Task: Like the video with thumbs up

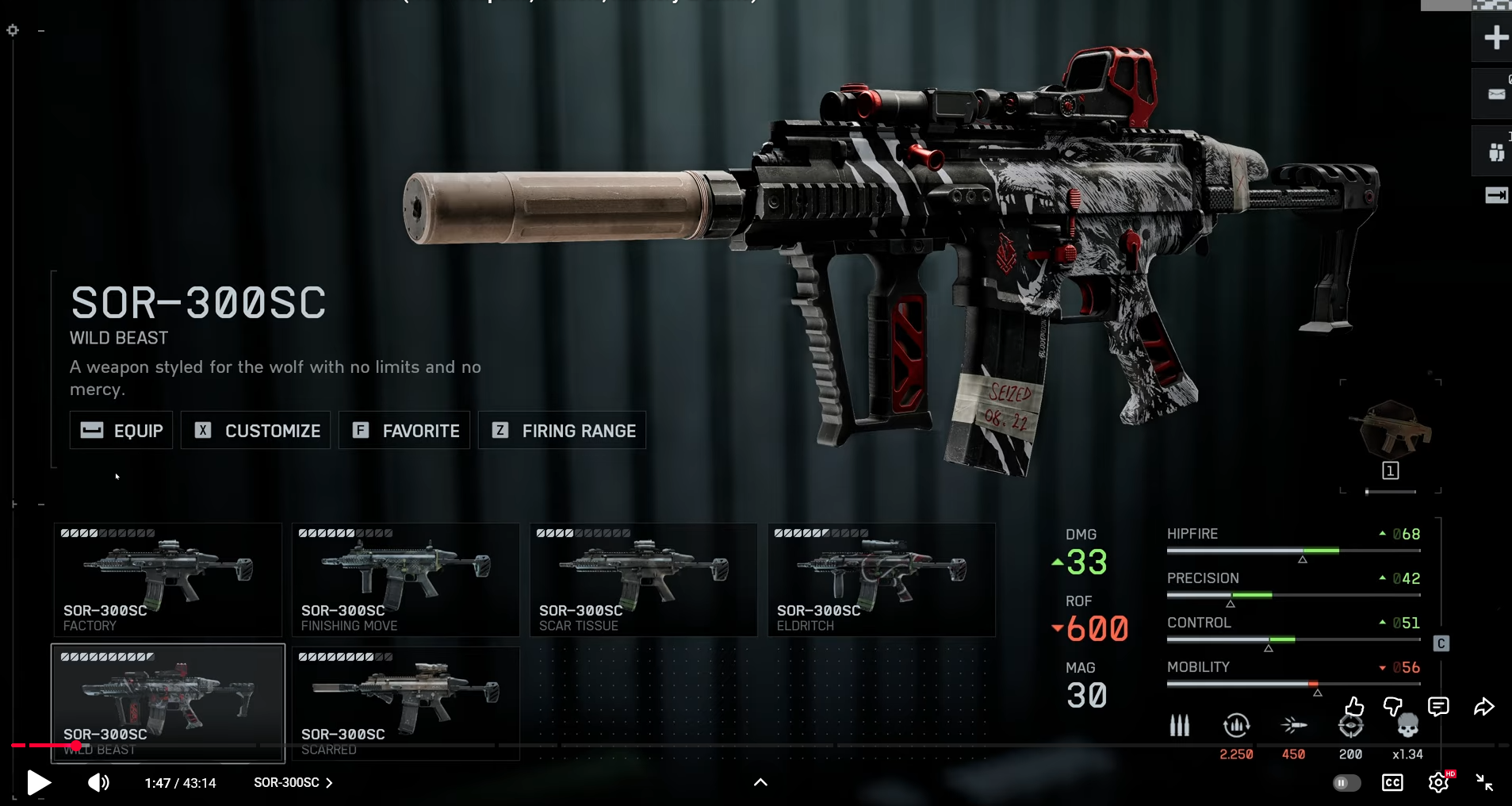Action: pos(1354,706)
